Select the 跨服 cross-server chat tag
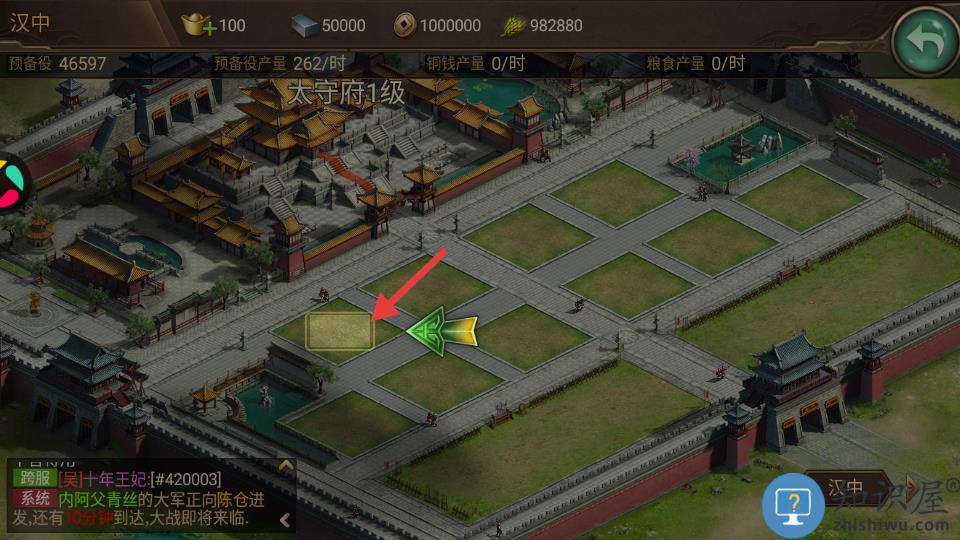This screenshot has width=960, height=540. coord(34,479)
